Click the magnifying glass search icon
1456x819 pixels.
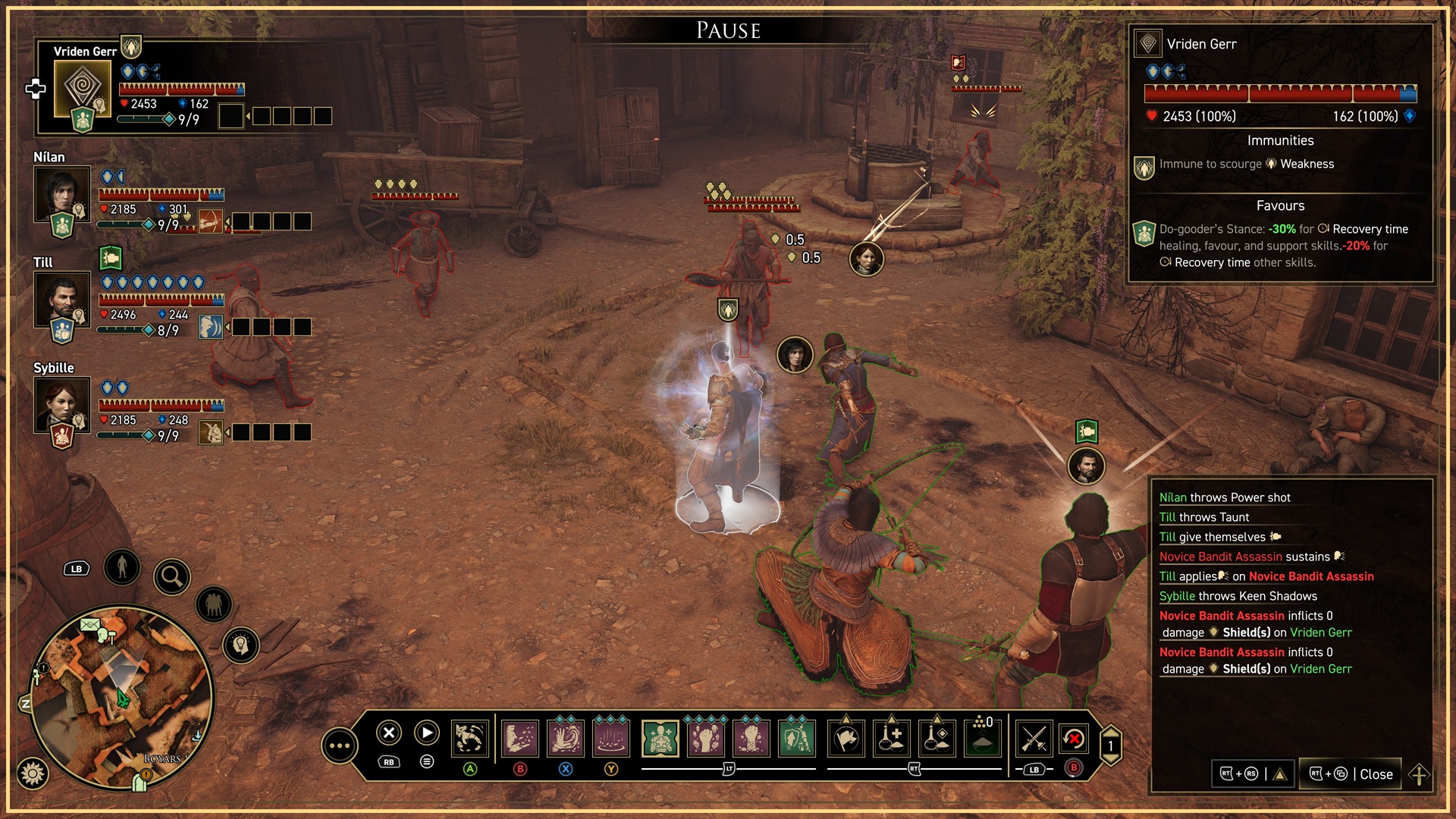click(x=172, y=578)
